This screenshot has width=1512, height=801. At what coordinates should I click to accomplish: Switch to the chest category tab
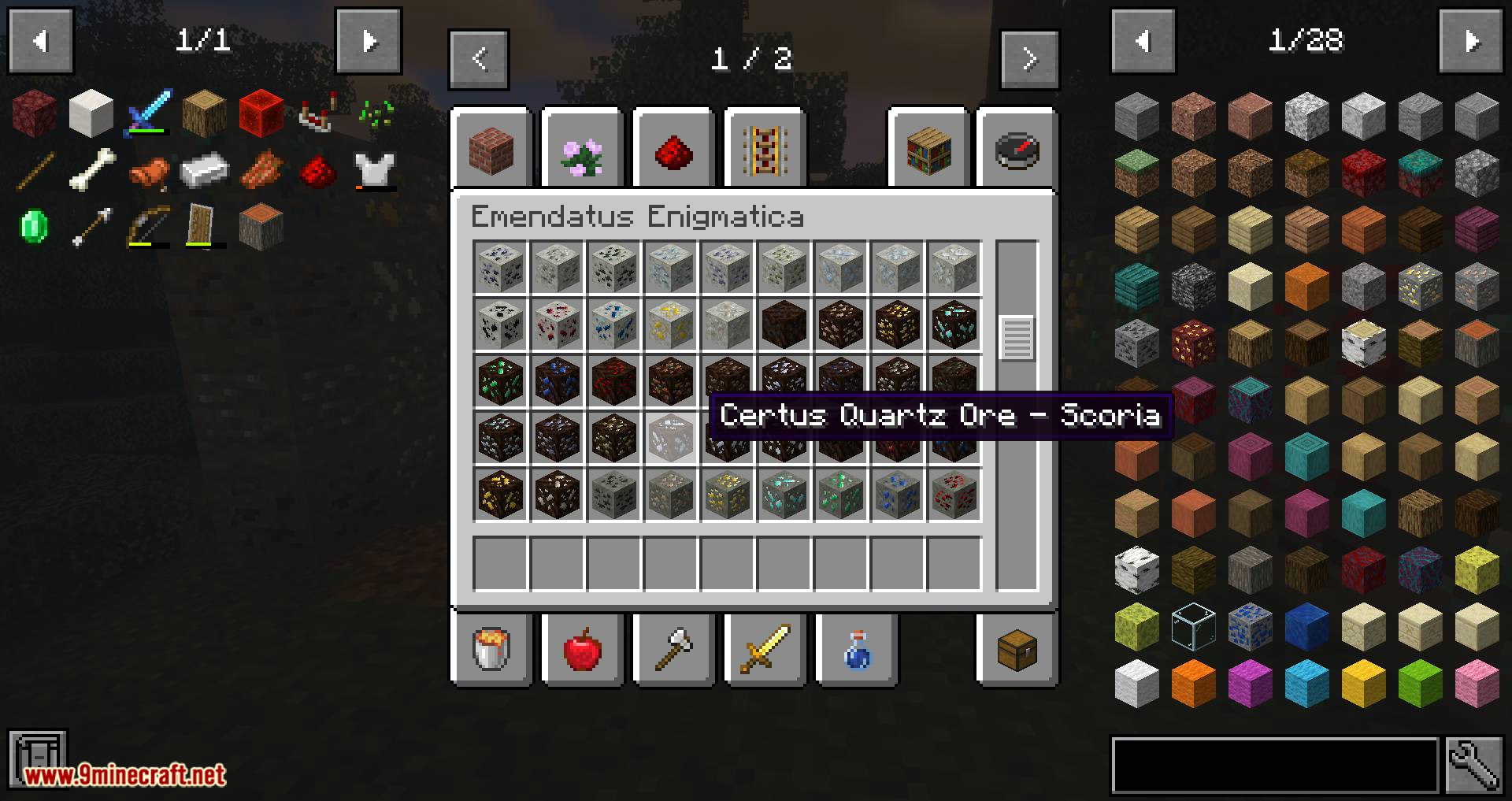click(1017, 650)
